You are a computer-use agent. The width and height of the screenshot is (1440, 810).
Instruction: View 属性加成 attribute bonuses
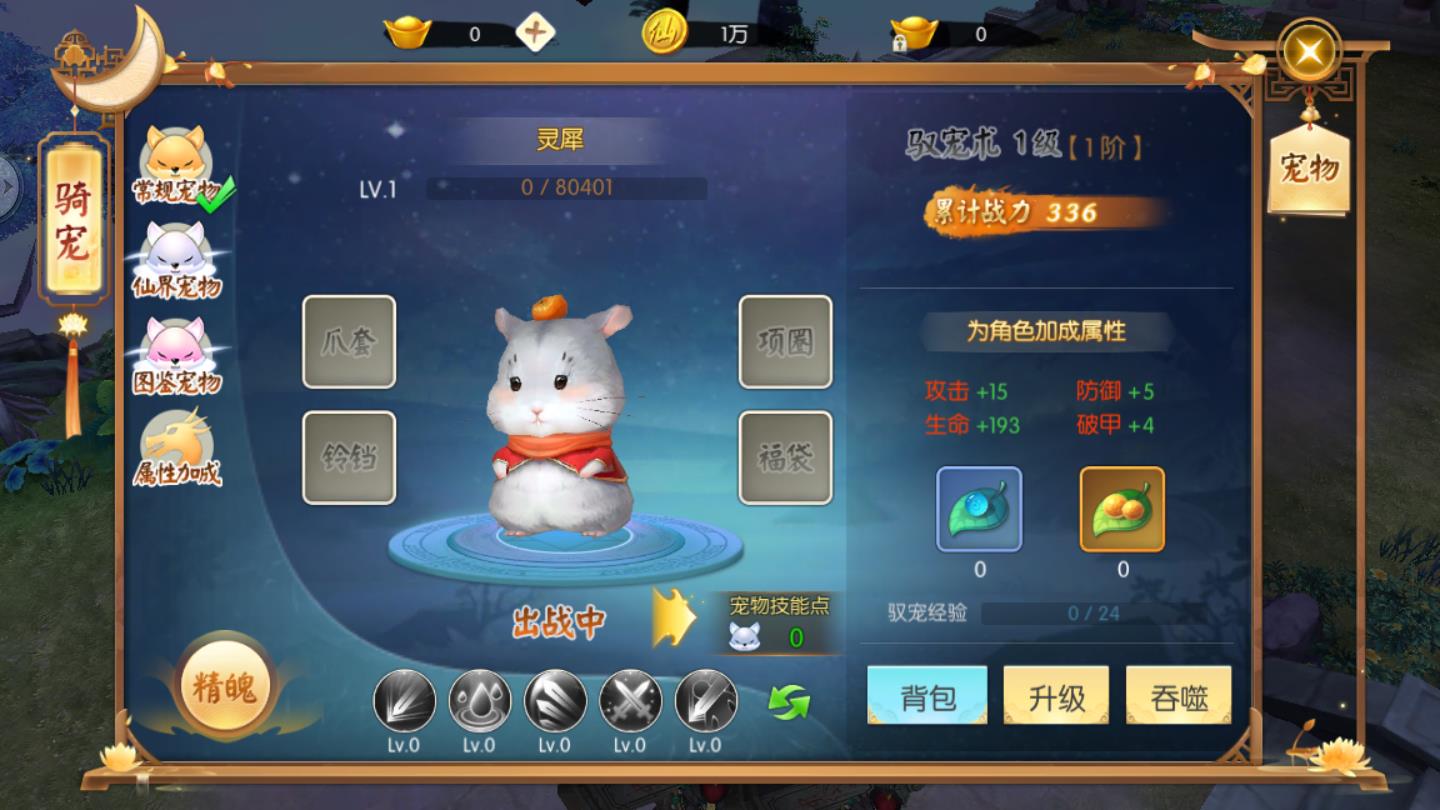(x=176, y=448)
